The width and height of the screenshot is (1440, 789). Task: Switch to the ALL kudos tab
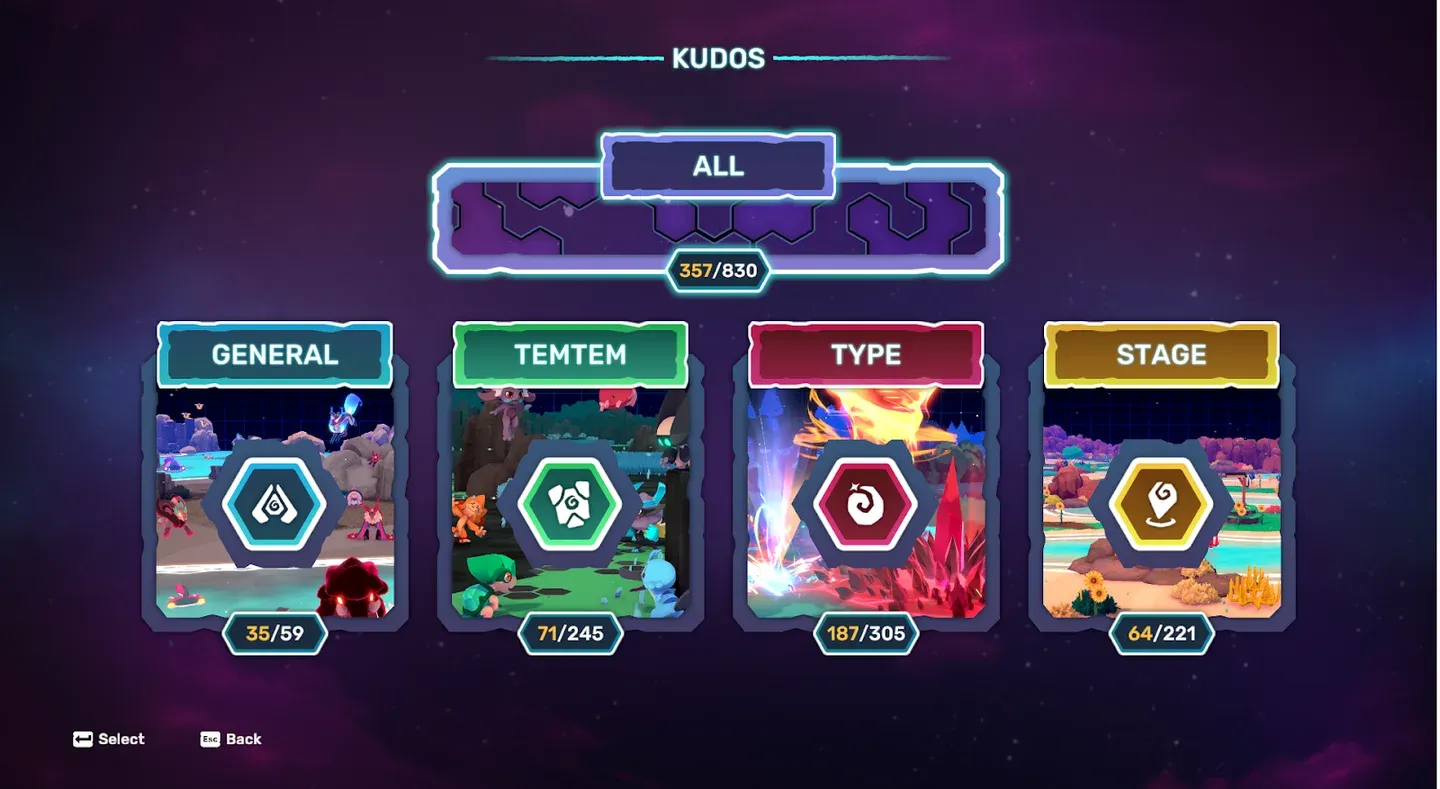click(718, 166)
